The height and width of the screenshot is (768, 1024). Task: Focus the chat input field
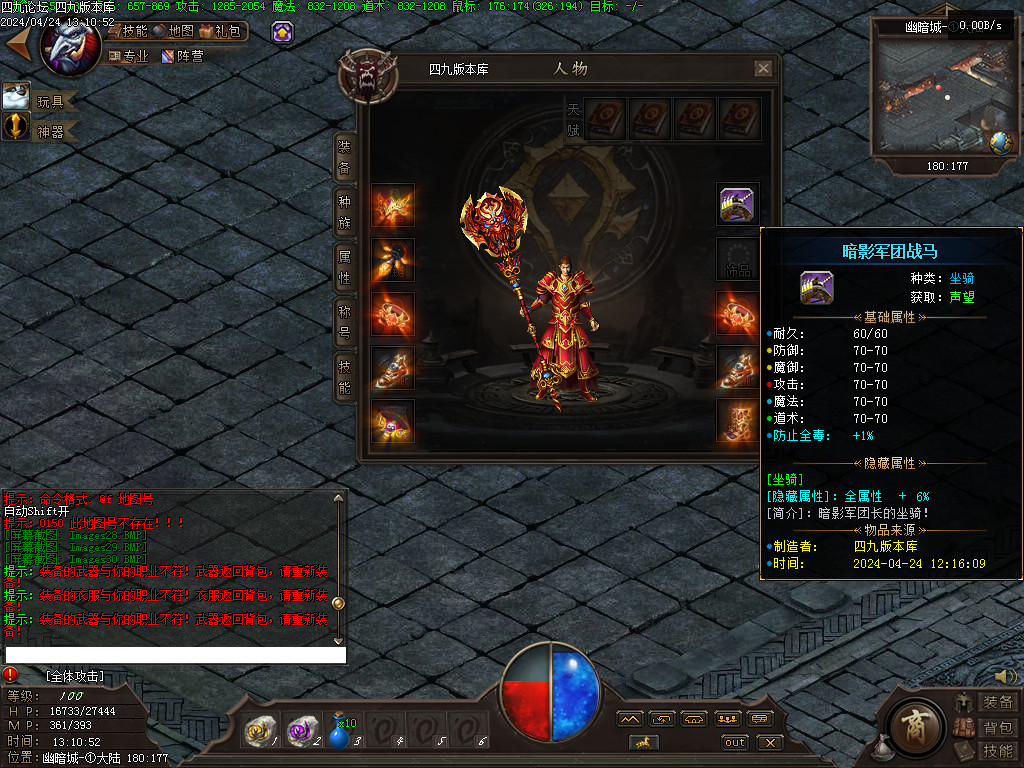tap(175, 655)
